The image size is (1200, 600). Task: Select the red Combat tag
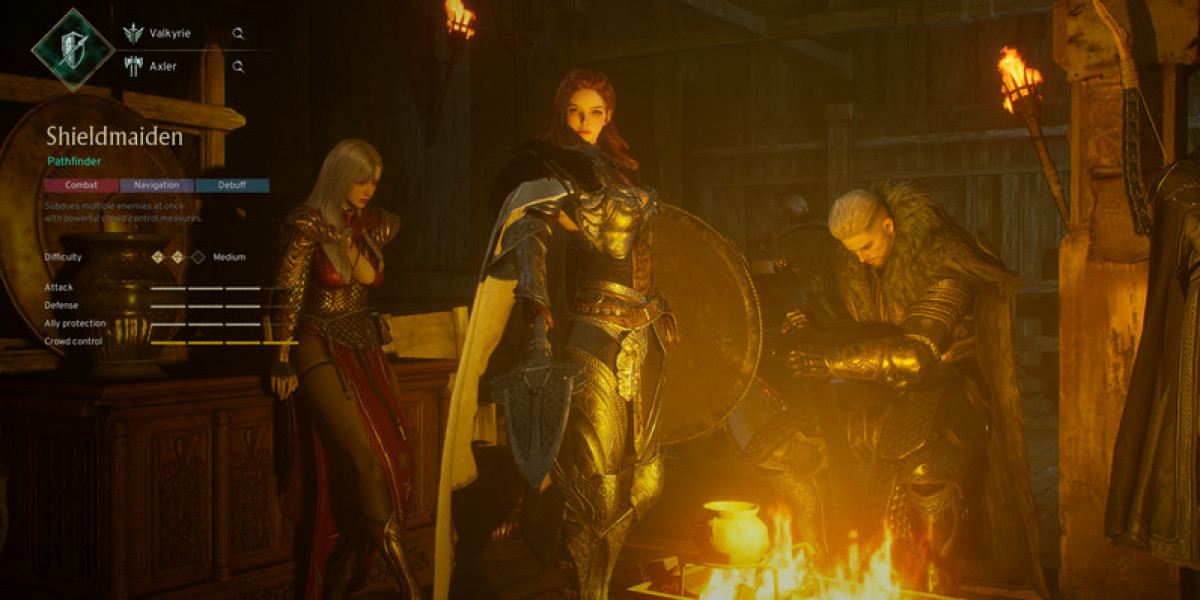81,185
